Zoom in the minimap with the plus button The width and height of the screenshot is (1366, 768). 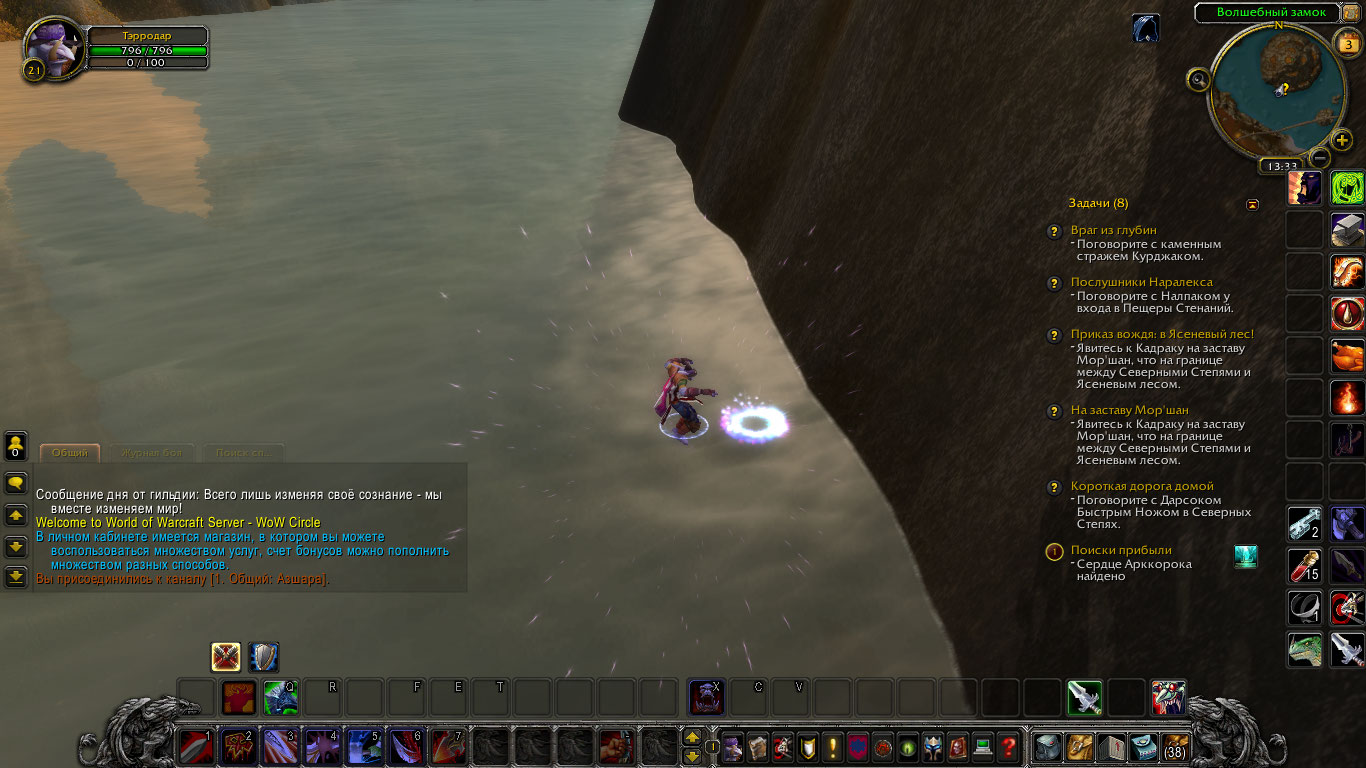click(1342, 140)
